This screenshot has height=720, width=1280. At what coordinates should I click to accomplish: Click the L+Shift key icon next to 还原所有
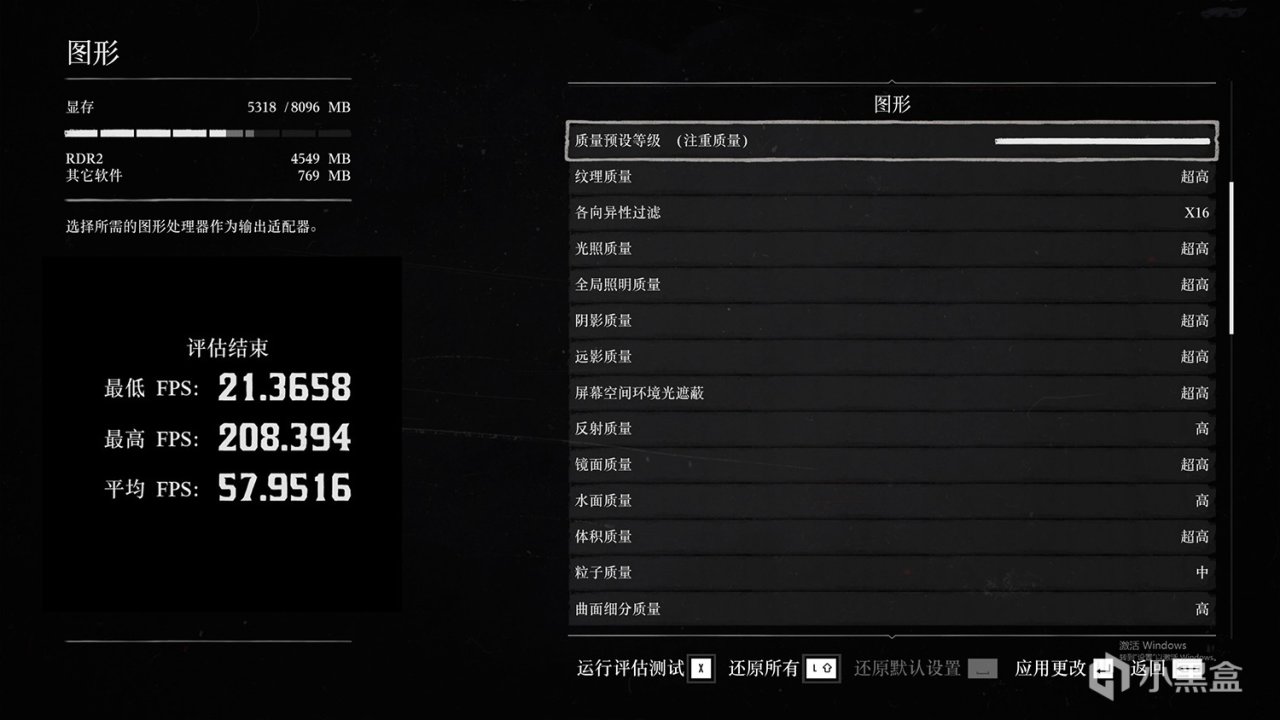coord(819,668)
